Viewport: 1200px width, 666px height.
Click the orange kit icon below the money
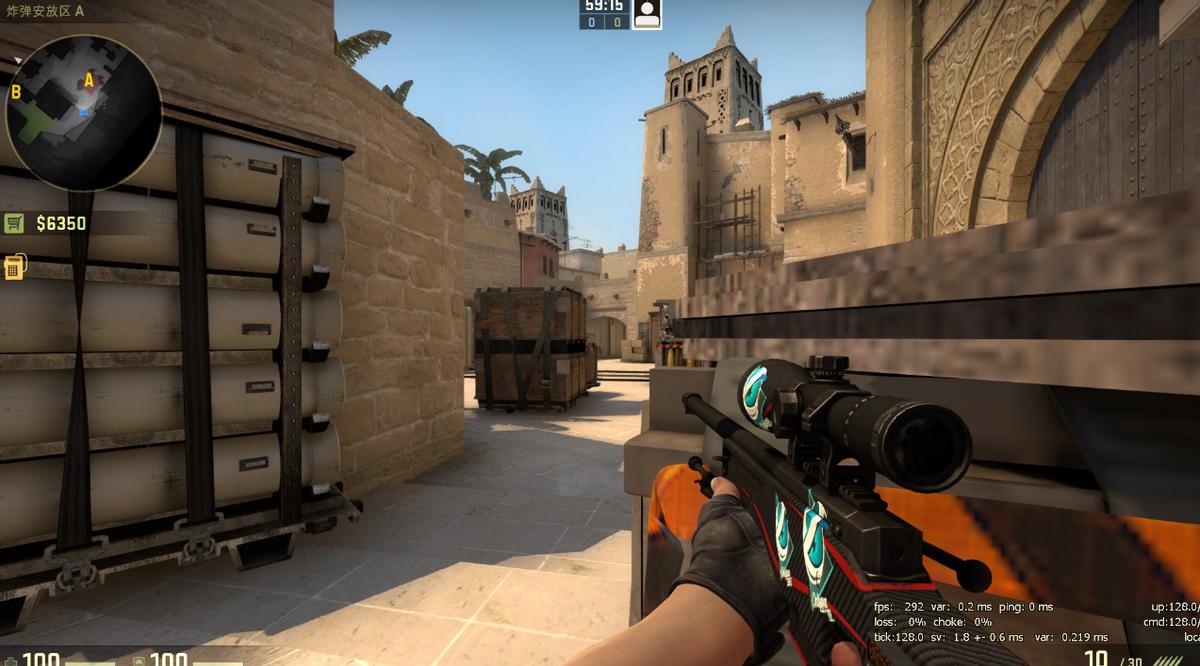(14, 267)
